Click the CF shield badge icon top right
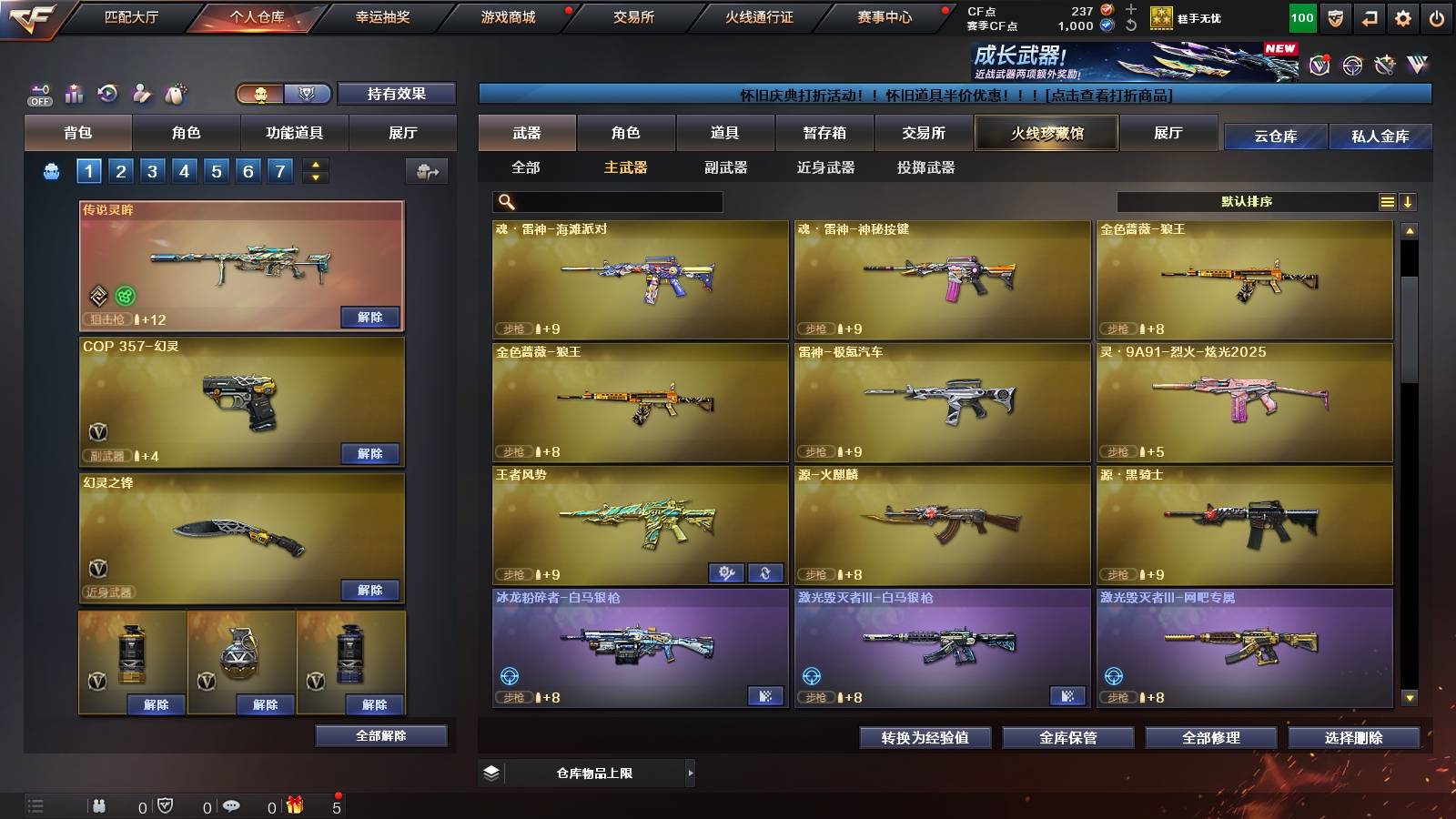Viewport: 1456px width, 819px height. [1334, 16]
